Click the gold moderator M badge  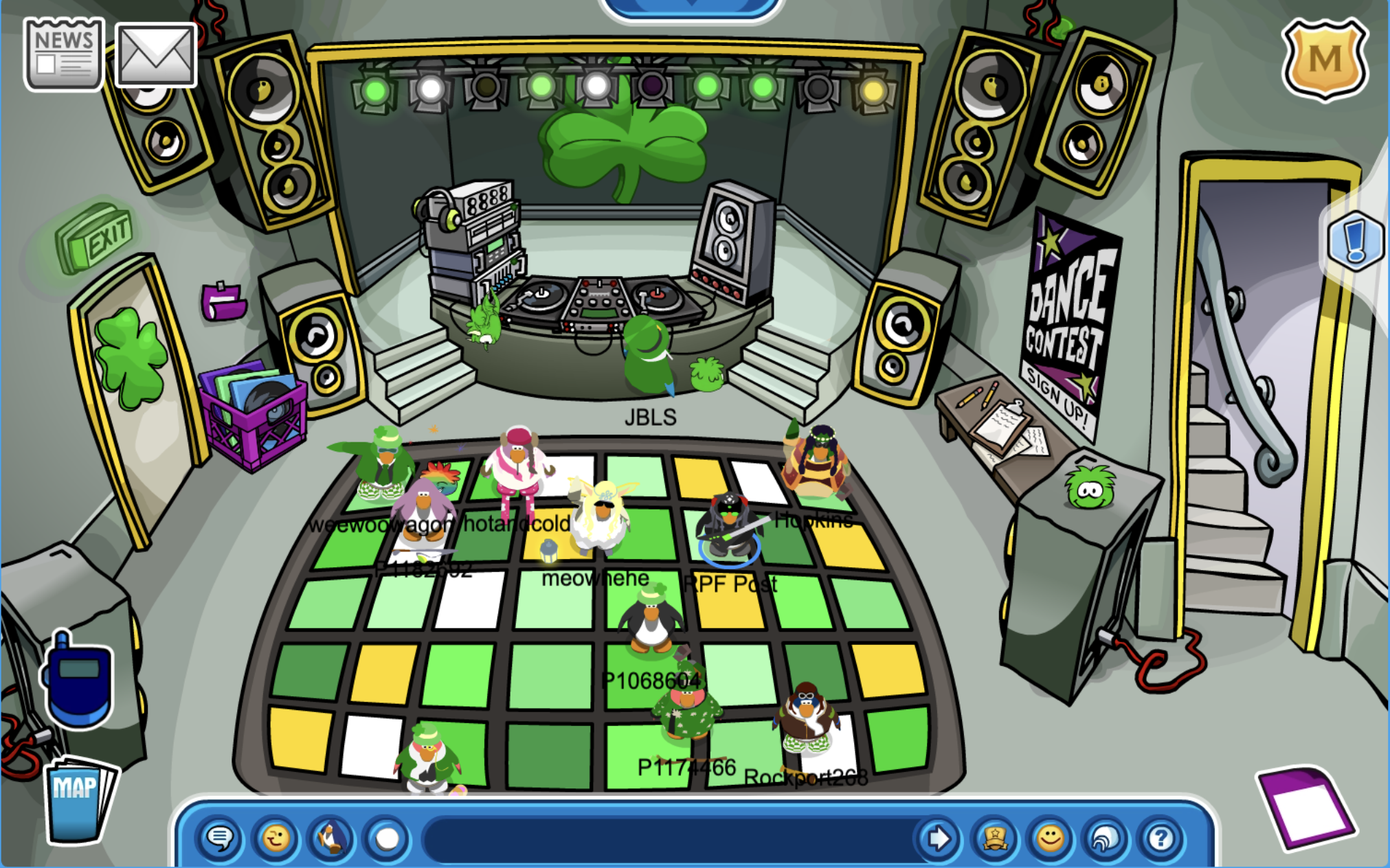pos(1324,60)
